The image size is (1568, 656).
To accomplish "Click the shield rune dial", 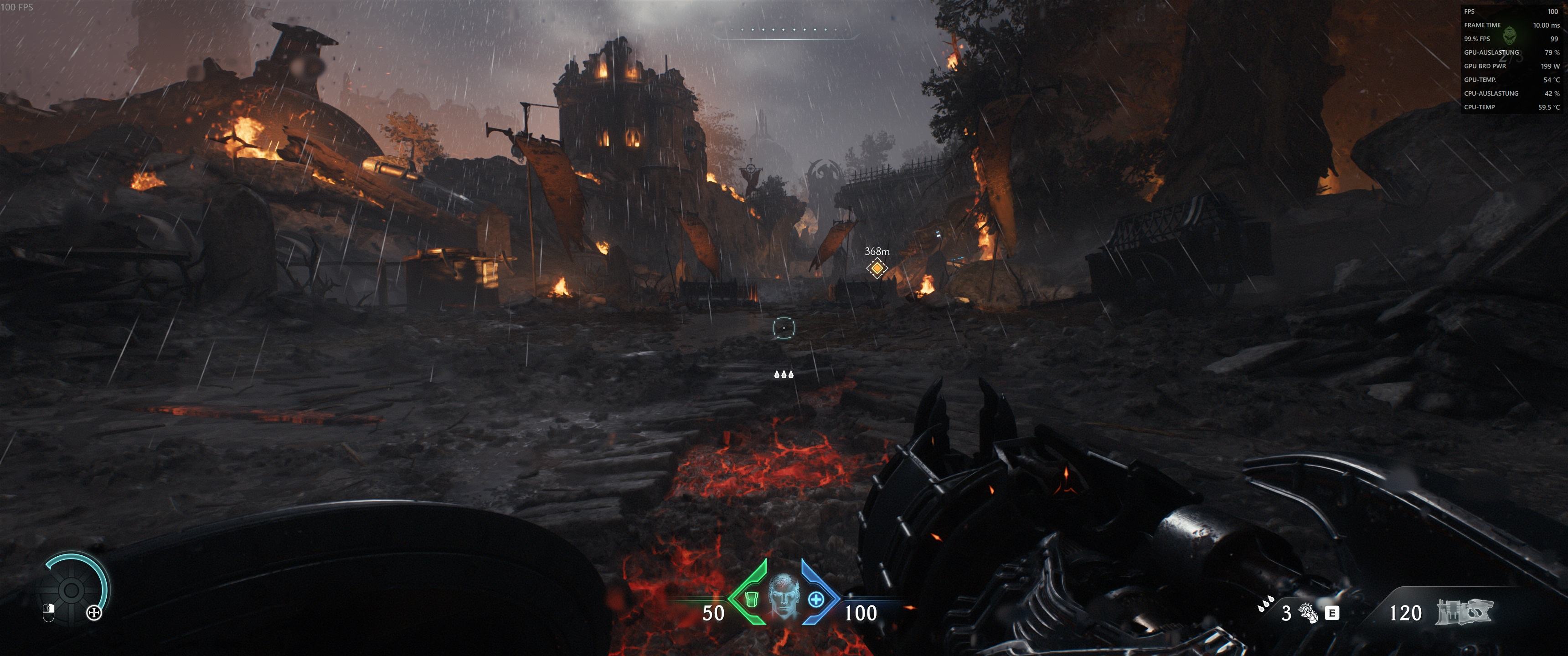I will click(71, 589).
